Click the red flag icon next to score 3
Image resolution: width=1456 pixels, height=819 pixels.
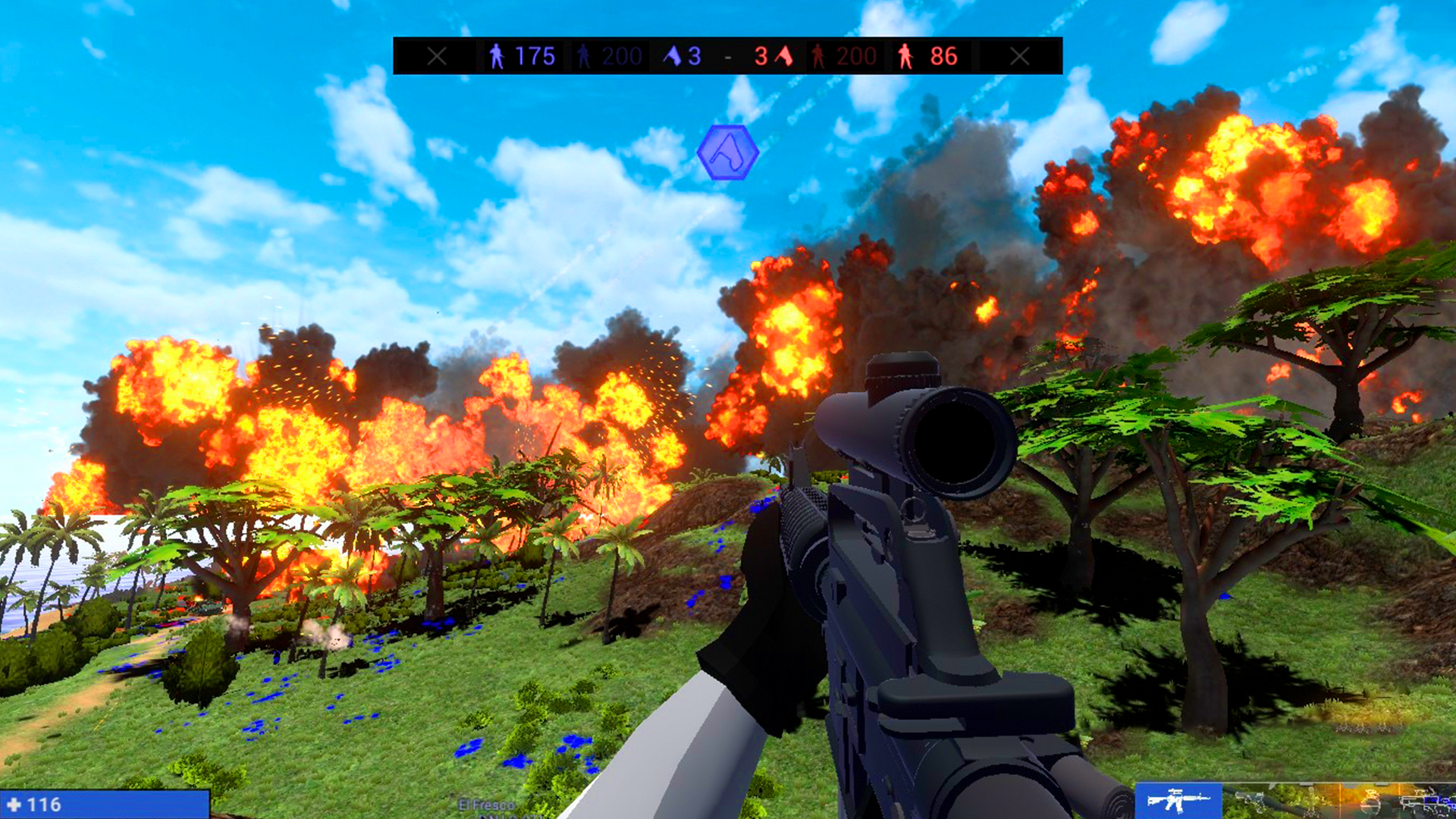point(783,55)
